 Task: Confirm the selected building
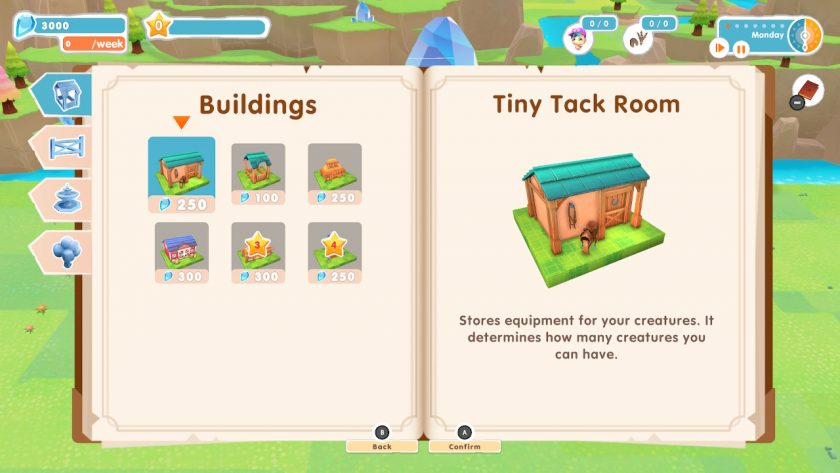pos(464,445)
